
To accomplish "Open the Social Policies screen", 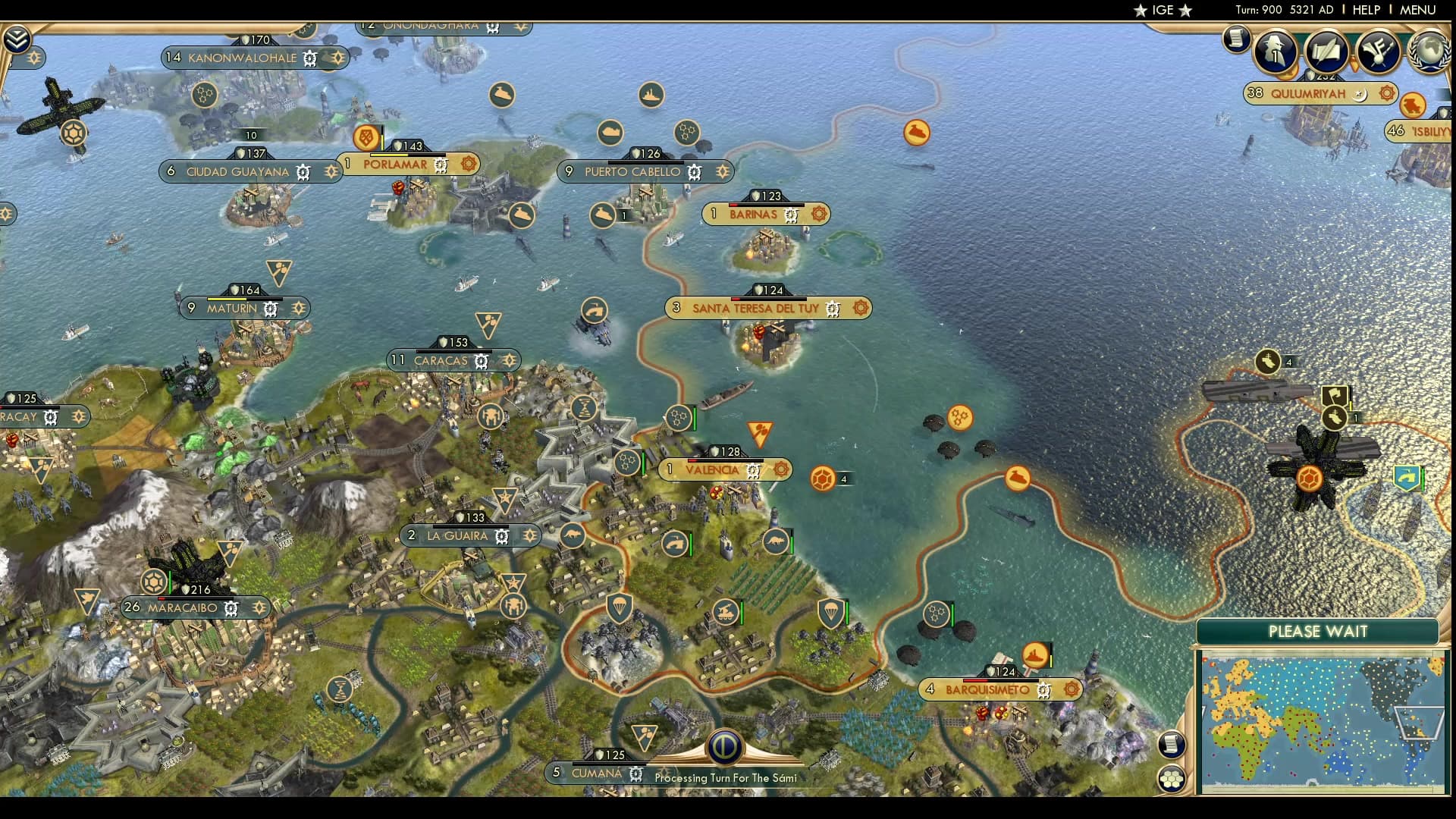I will [x=1326, y=51].
